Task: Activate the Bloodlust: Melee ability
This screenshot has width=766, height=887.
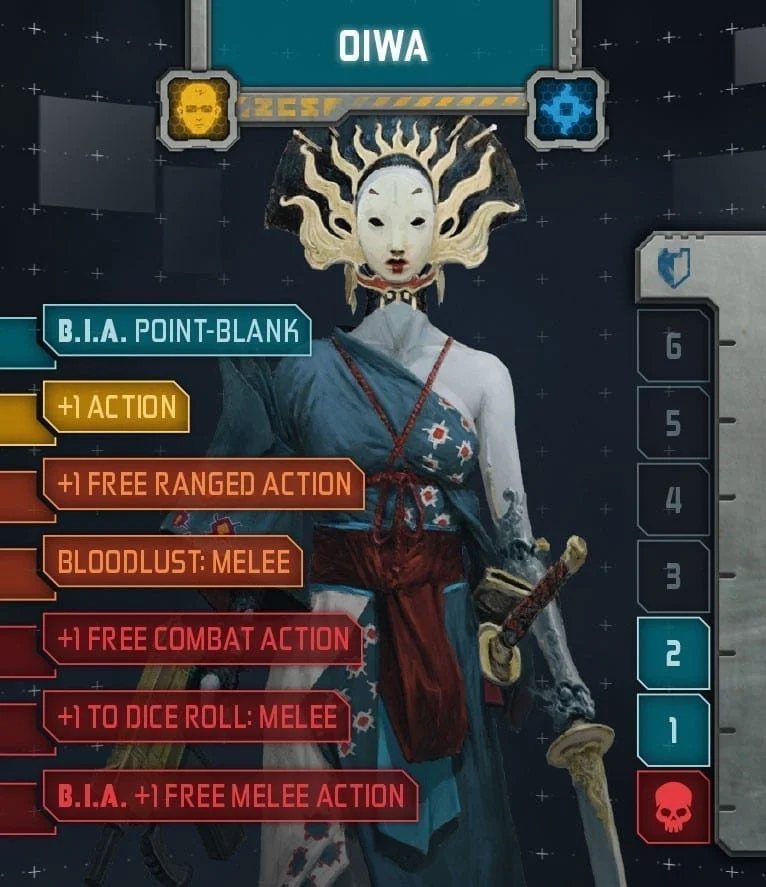Action: 173,562
